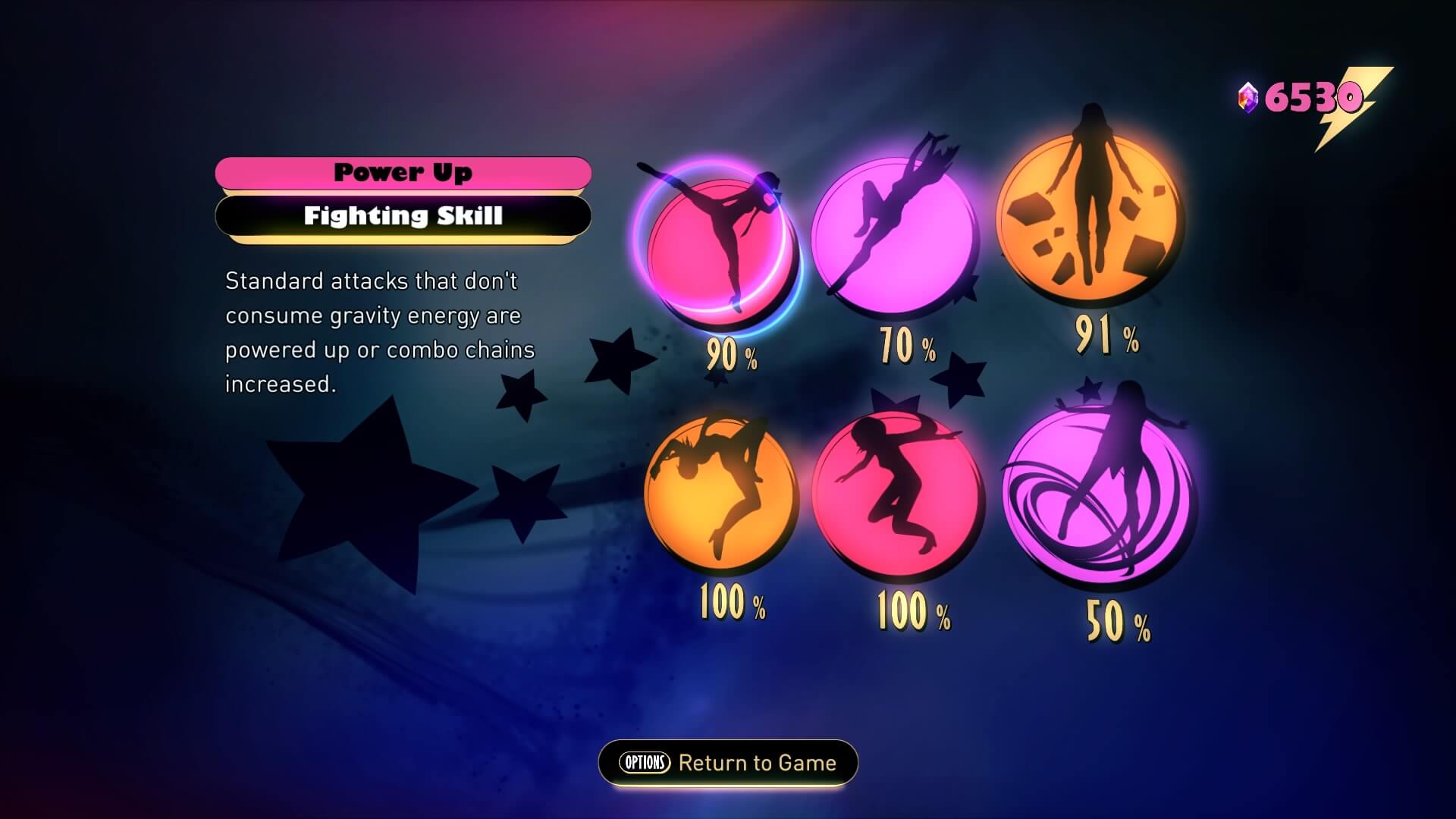
Task: Choose Return to Game
Action: click(726, 764)
